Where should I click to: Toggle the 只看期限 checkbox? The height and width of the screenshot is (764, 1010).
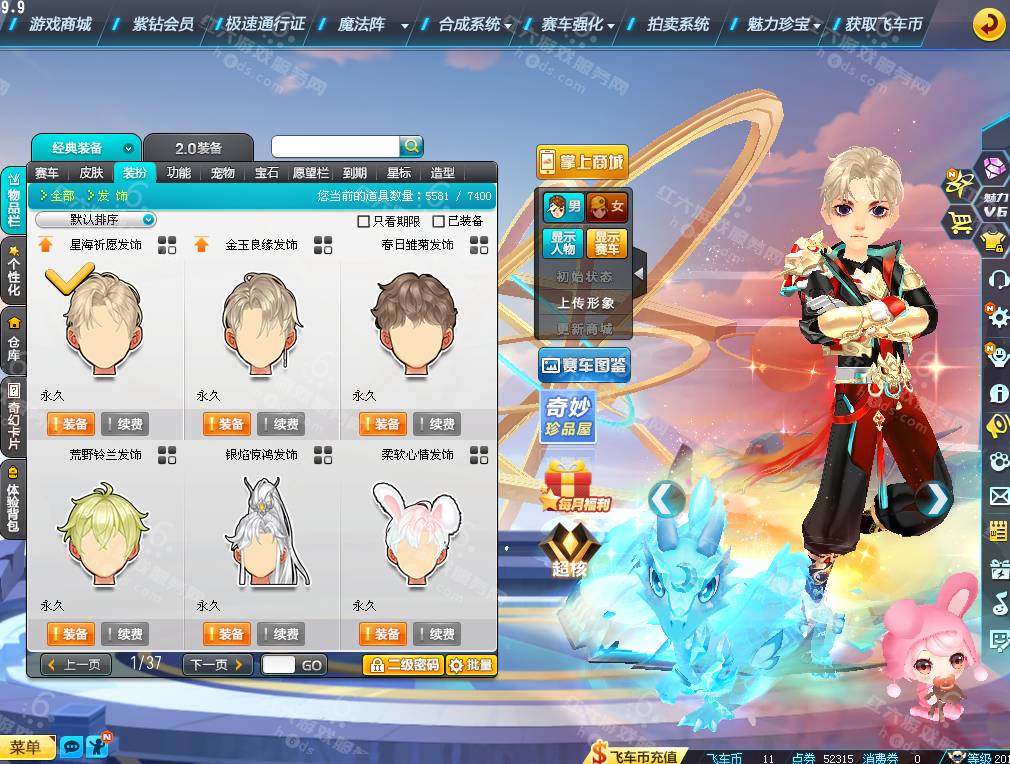(364, 221)
